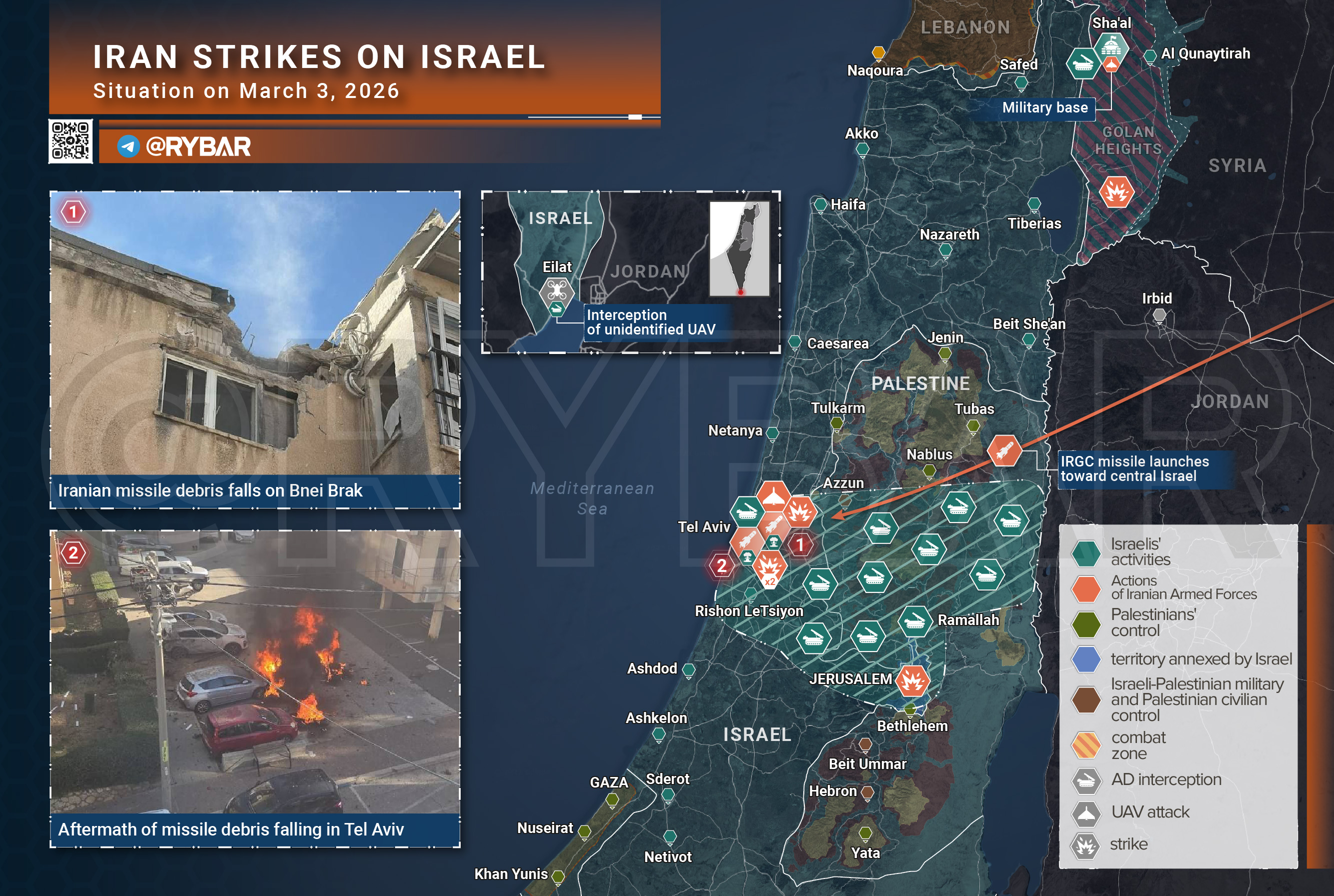Viewport: 1334px width, 896px height.
Task: Click the Military base label
Action: click(x=1044, y=108)
